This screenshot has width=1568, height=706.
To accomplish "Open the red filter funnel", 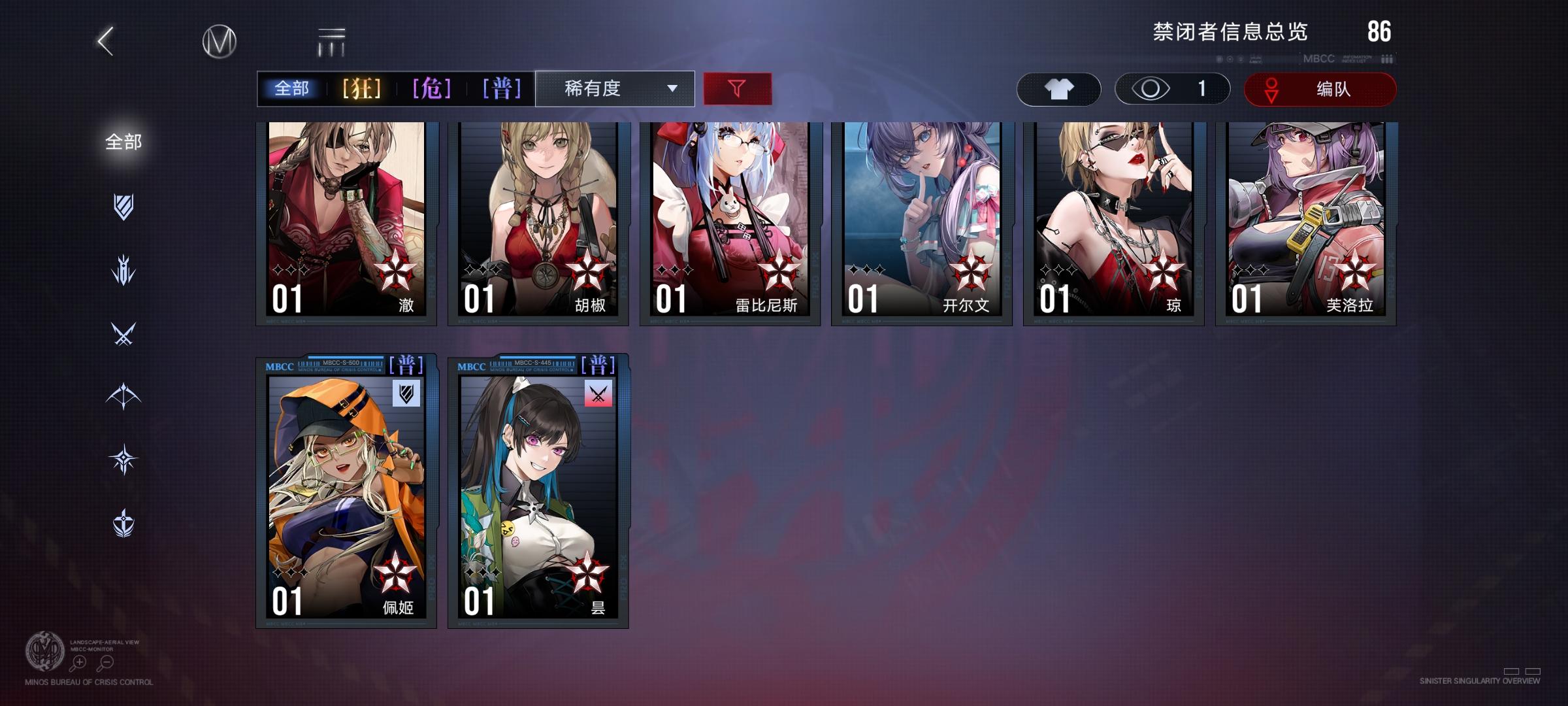I will (738, 88).
